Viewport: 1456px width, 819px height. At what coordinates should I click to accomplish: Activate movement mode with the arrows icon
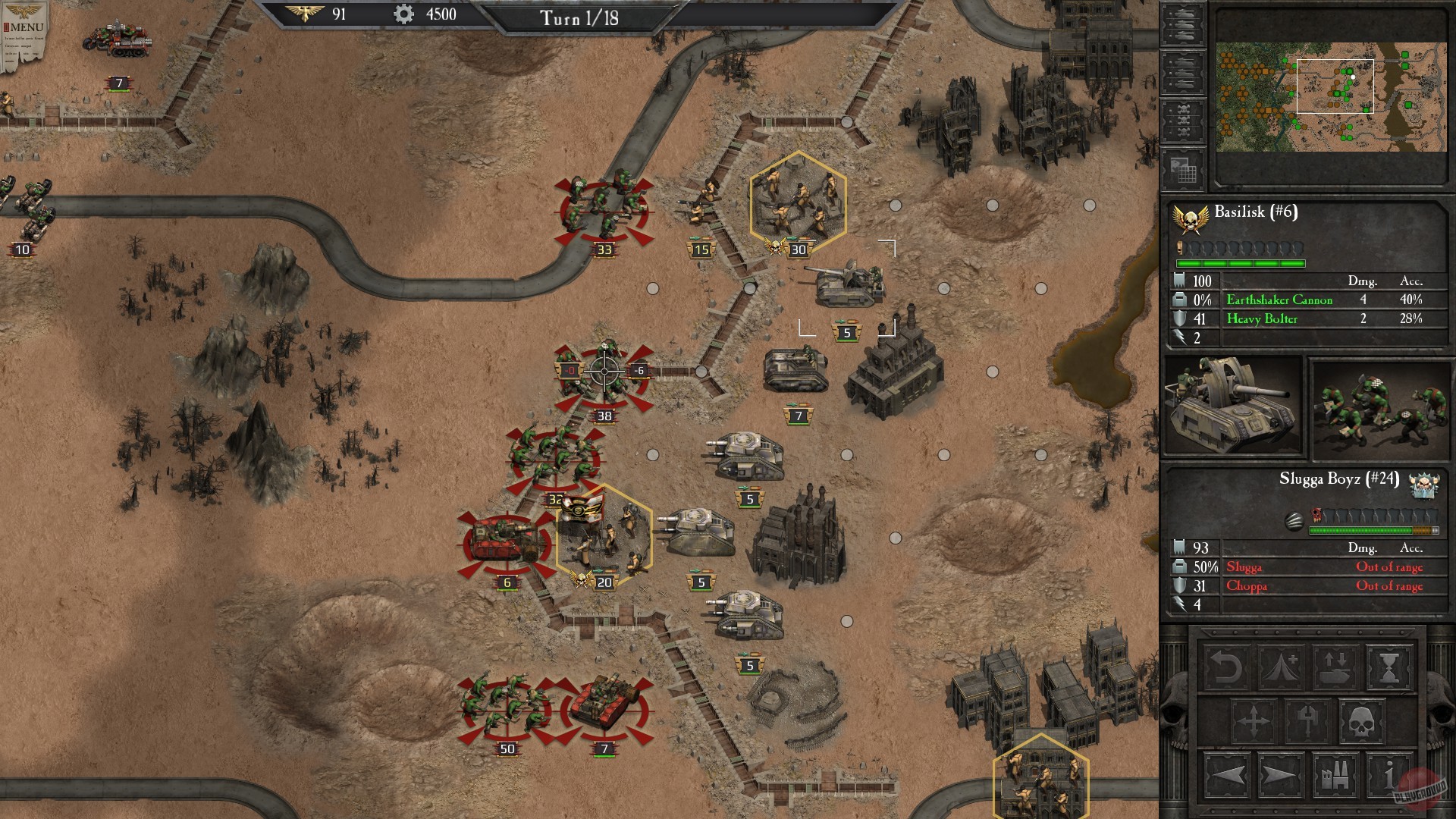tap(1253, 720)
